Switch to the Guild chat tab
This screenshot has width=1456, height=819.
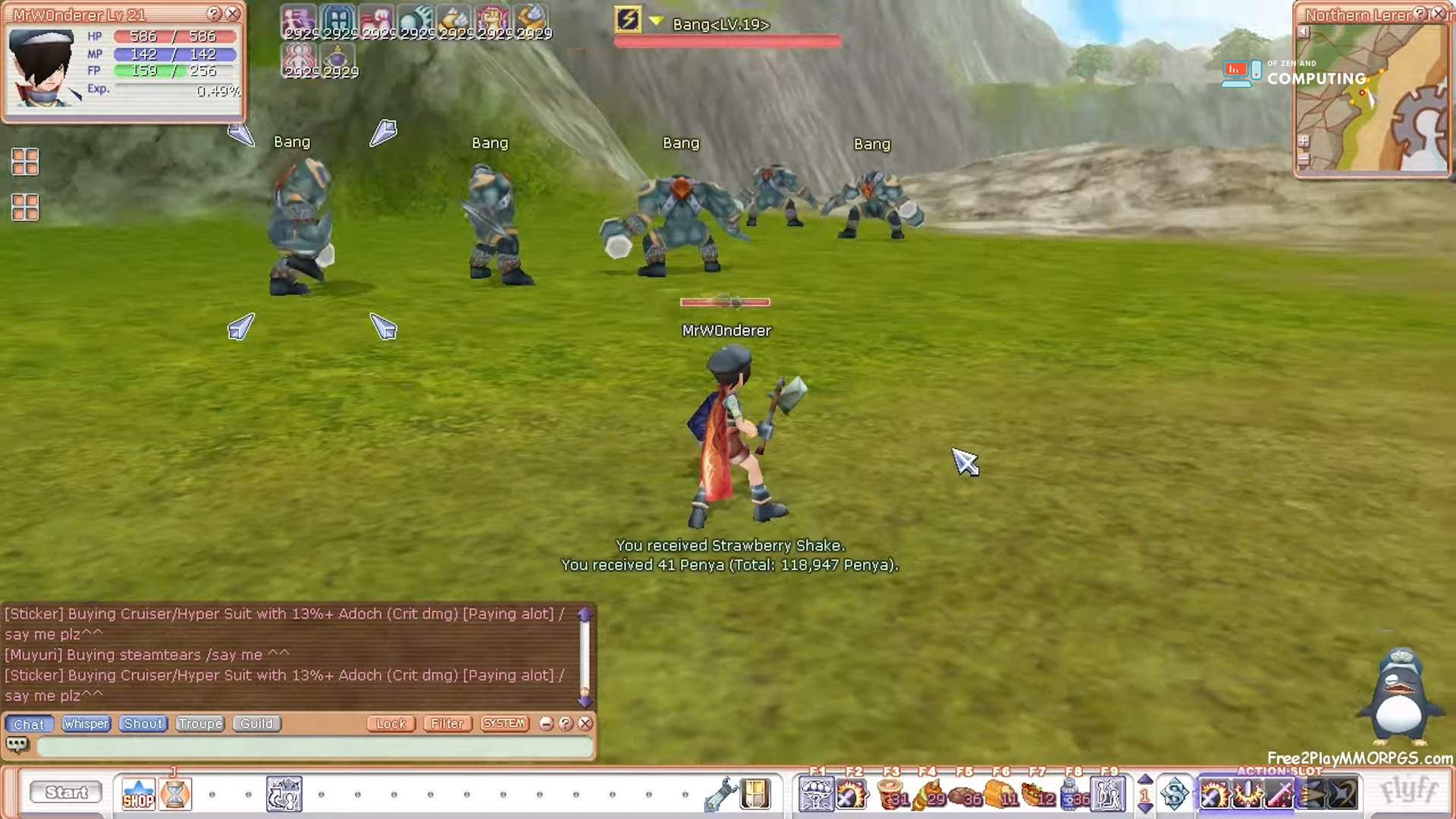[256, 723]
